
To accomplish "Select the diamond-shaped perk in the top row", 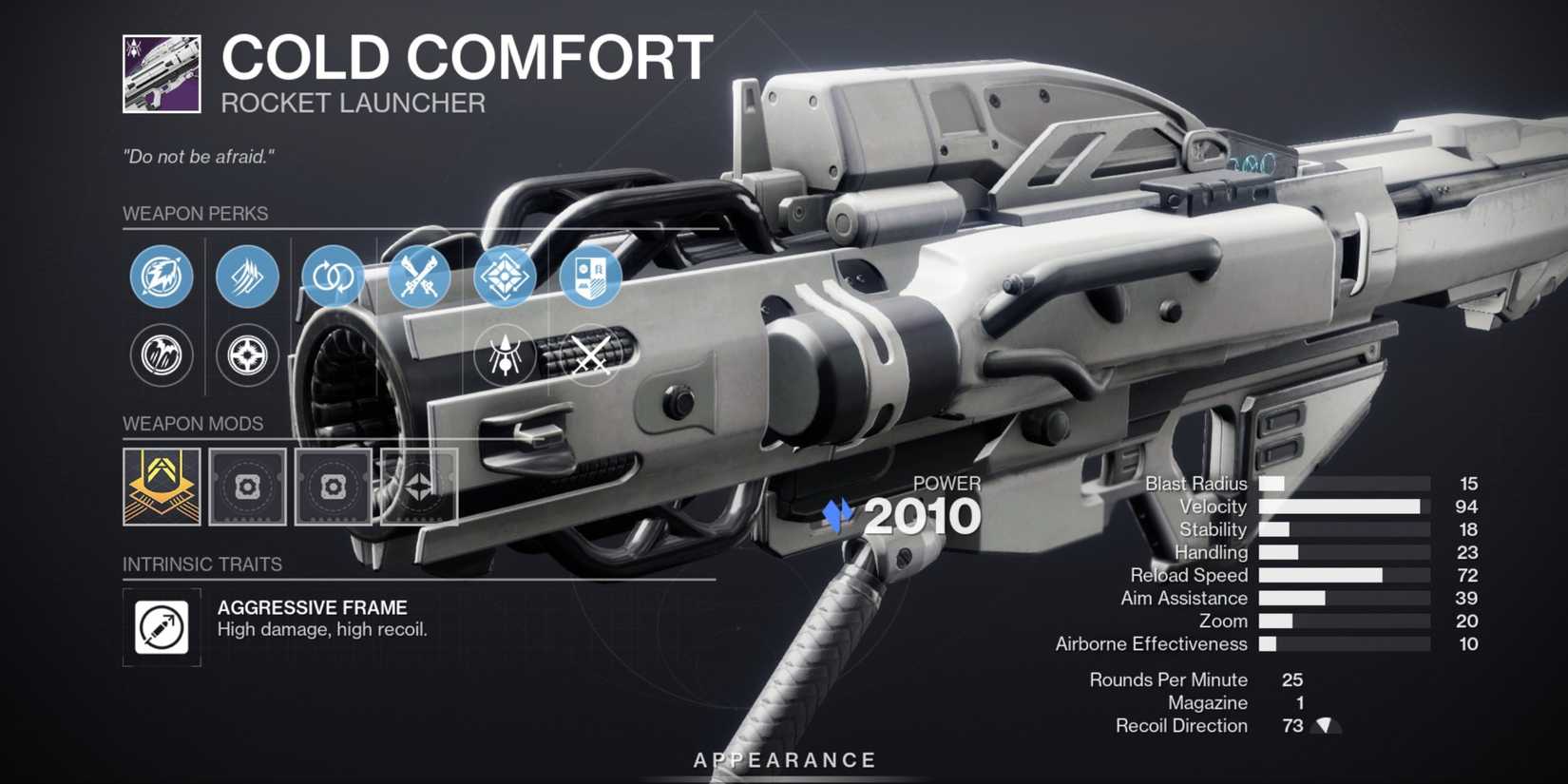I will 505,277.
